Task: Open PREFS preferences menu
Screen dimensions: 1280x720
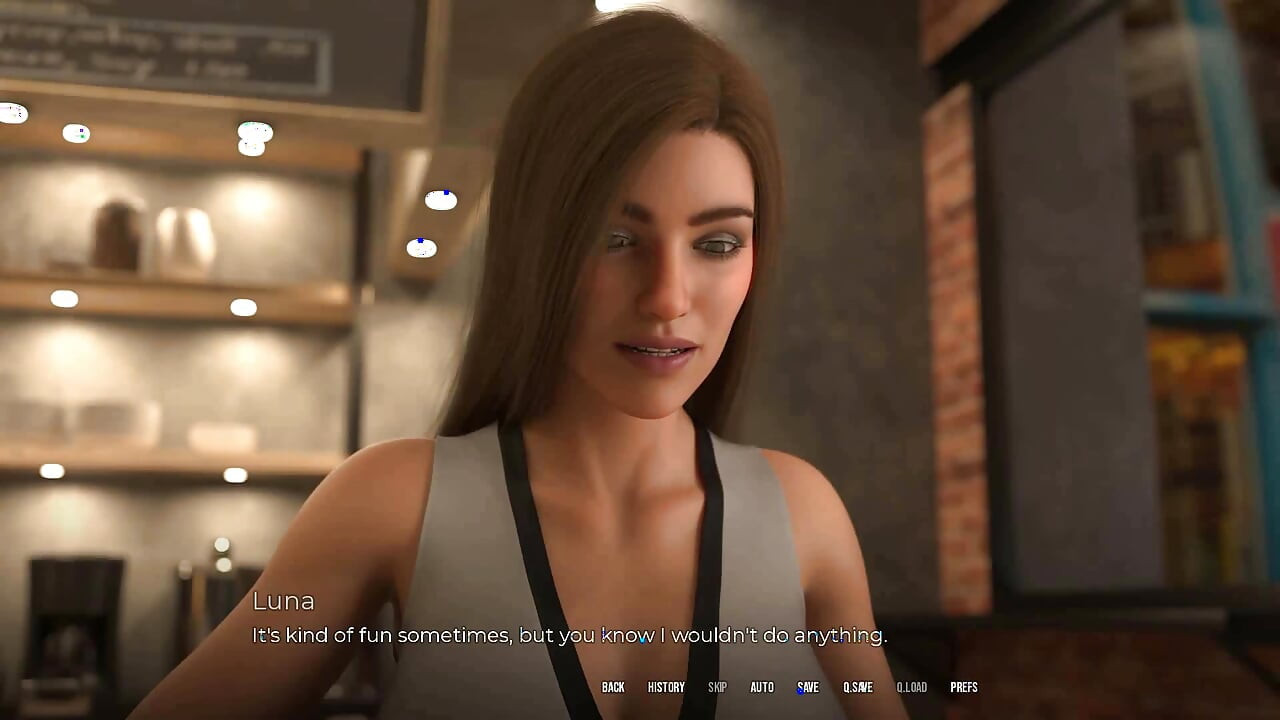Action: [964, 687]
